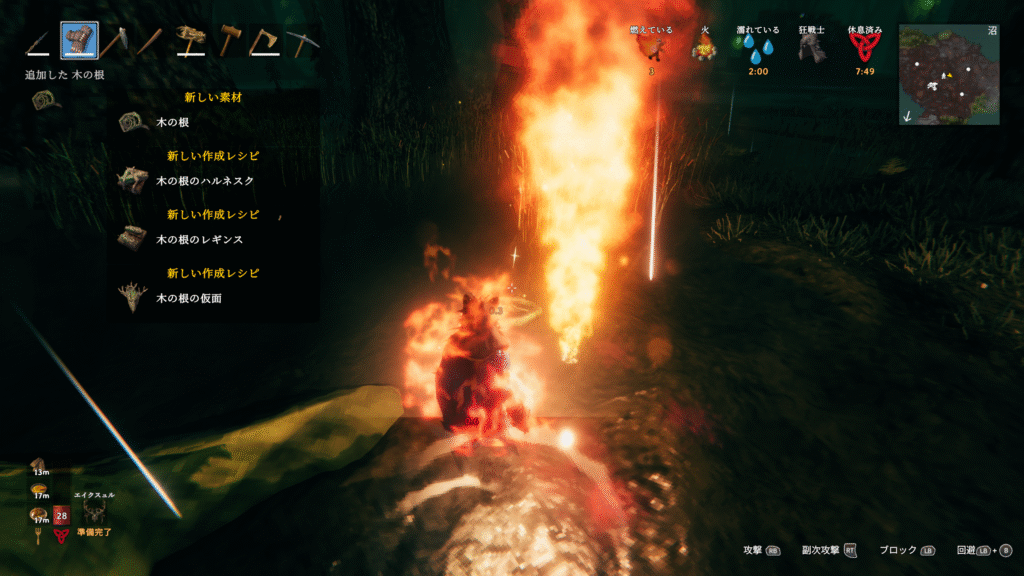Click the first food slot with 13m

40,464
